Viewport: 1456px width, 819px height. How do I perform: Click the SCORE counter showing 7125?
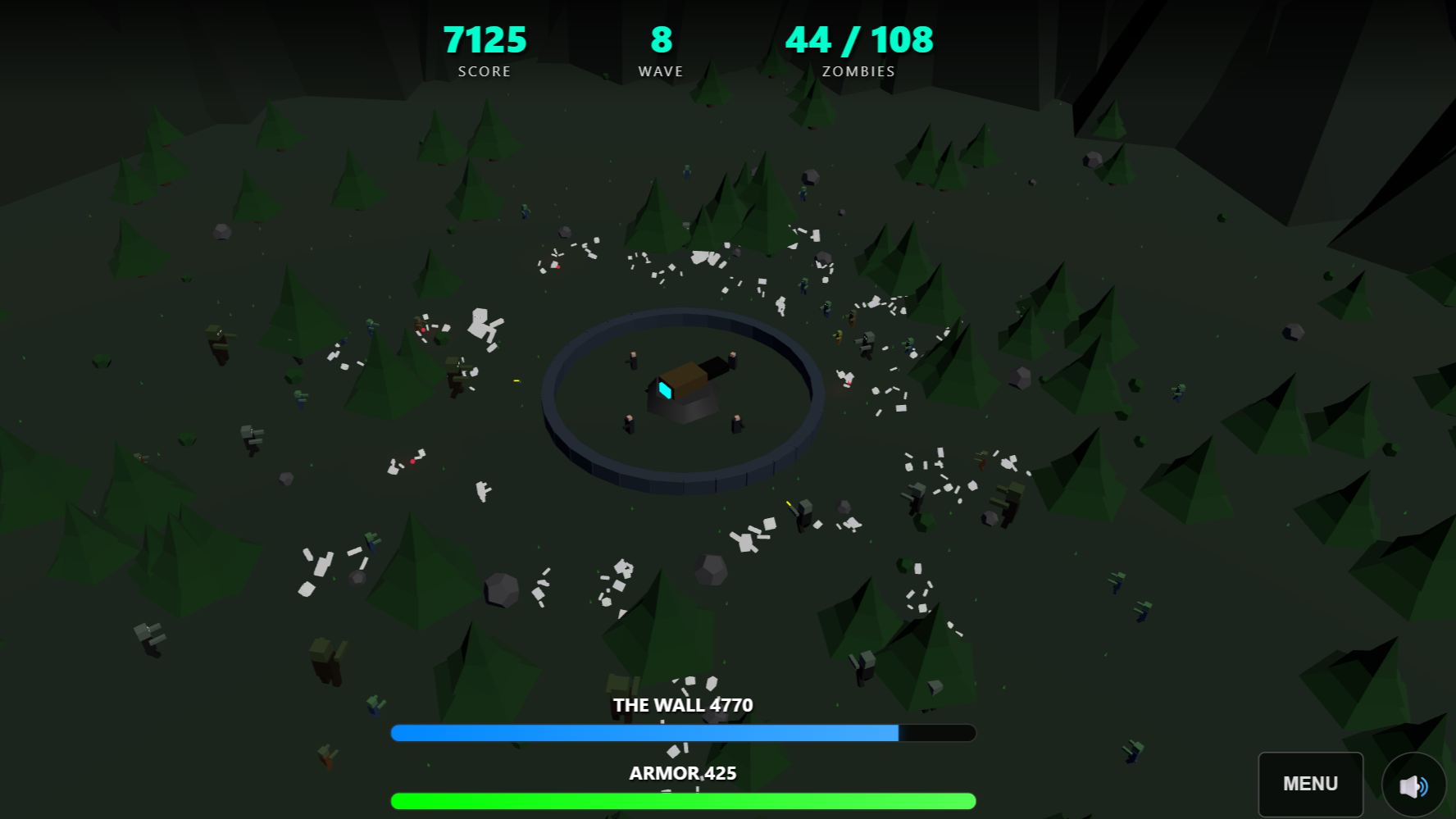coord(485,39)
